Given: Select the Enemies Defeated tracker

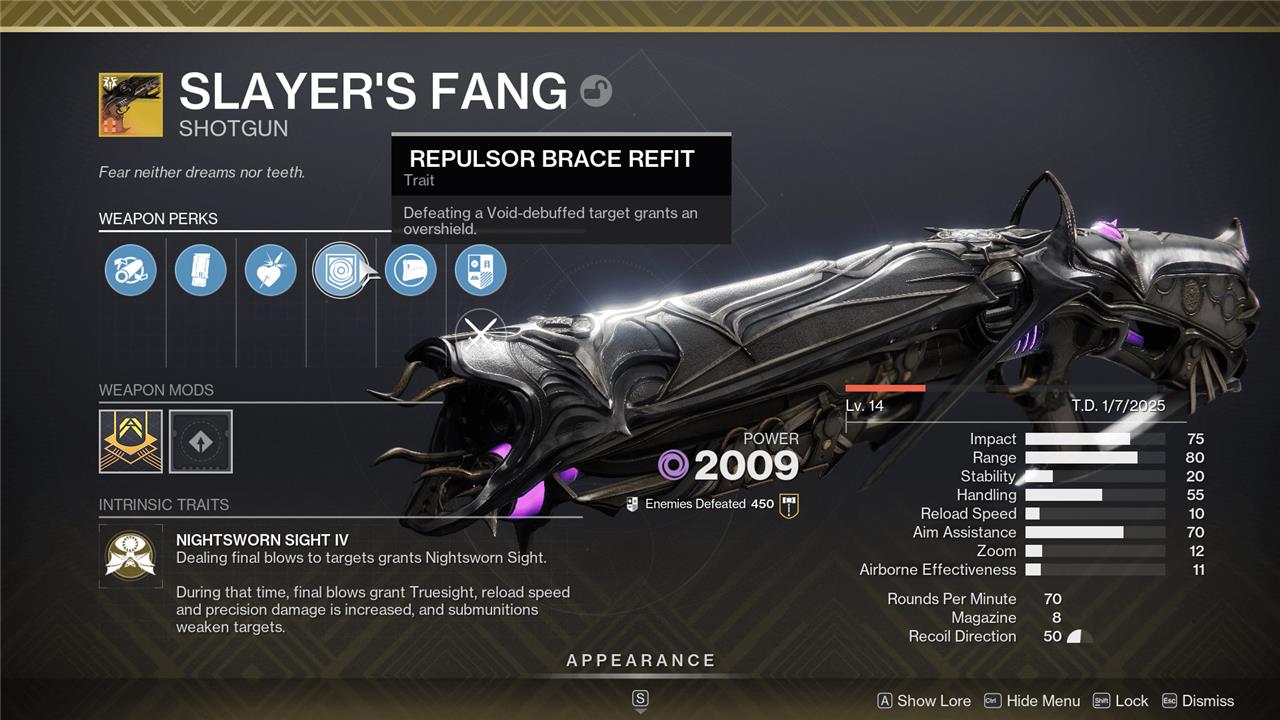Looking at the screenshot, I should pyautogui.click(x=699, y=504).
